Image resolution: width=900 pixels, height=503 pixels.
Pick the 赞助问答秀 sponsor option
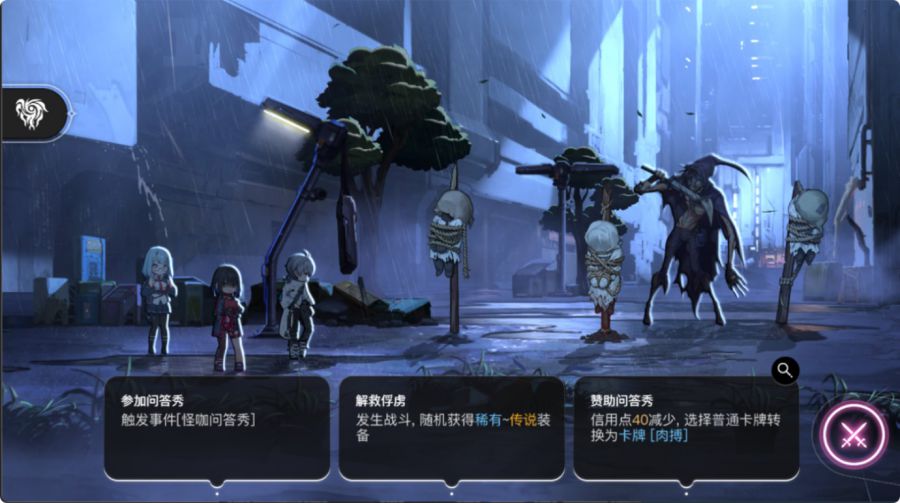click(685, 427)
